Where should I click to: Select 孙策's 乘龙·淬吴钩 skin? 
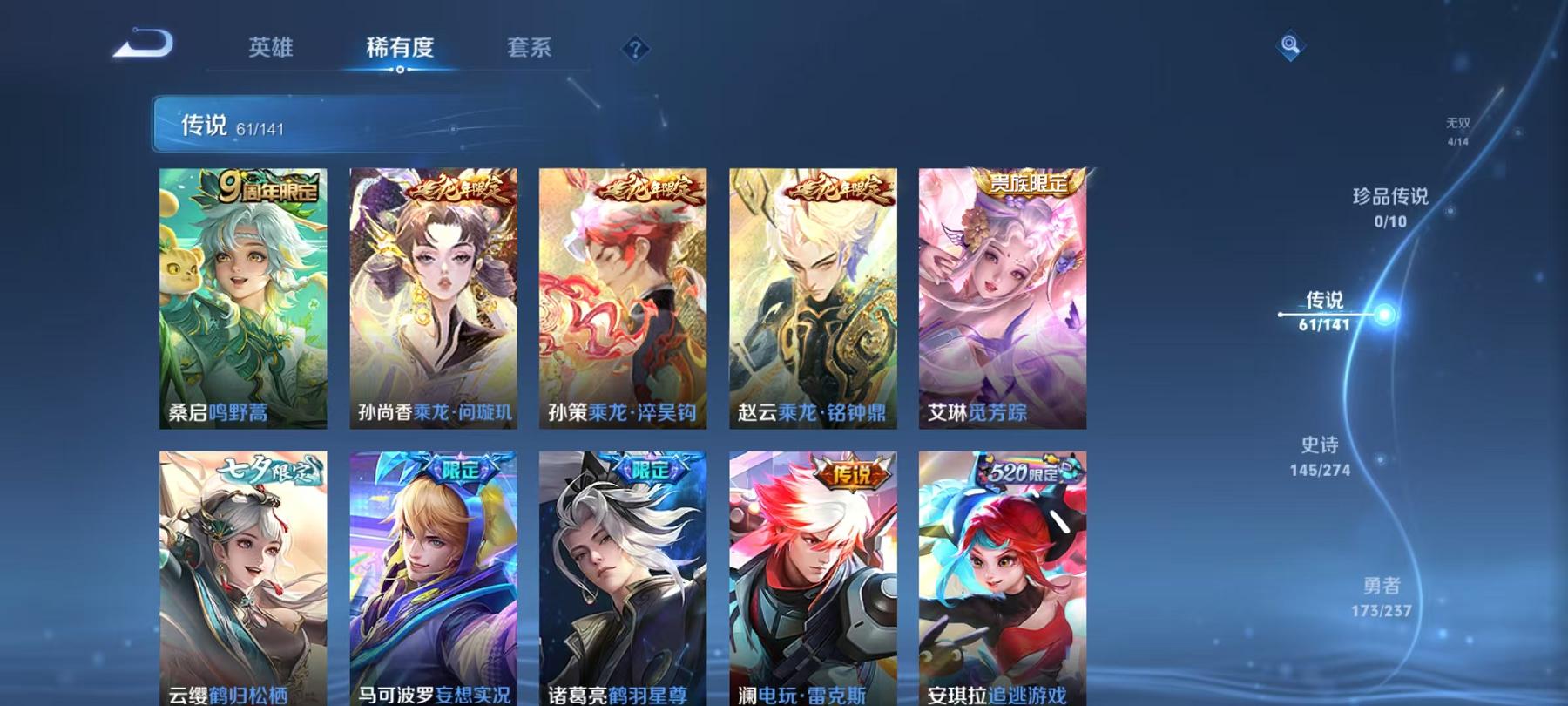pyautogui.click(x=624, y=296)
